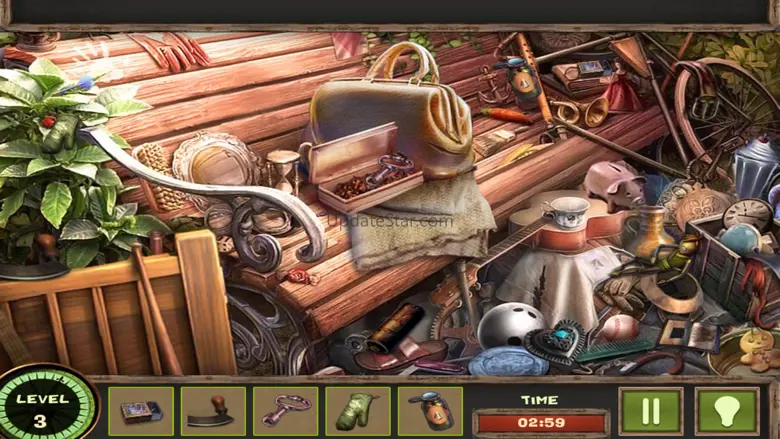Select the curved chopping knife slot
This screenshot has width=780, height=439.
point(212,411)
